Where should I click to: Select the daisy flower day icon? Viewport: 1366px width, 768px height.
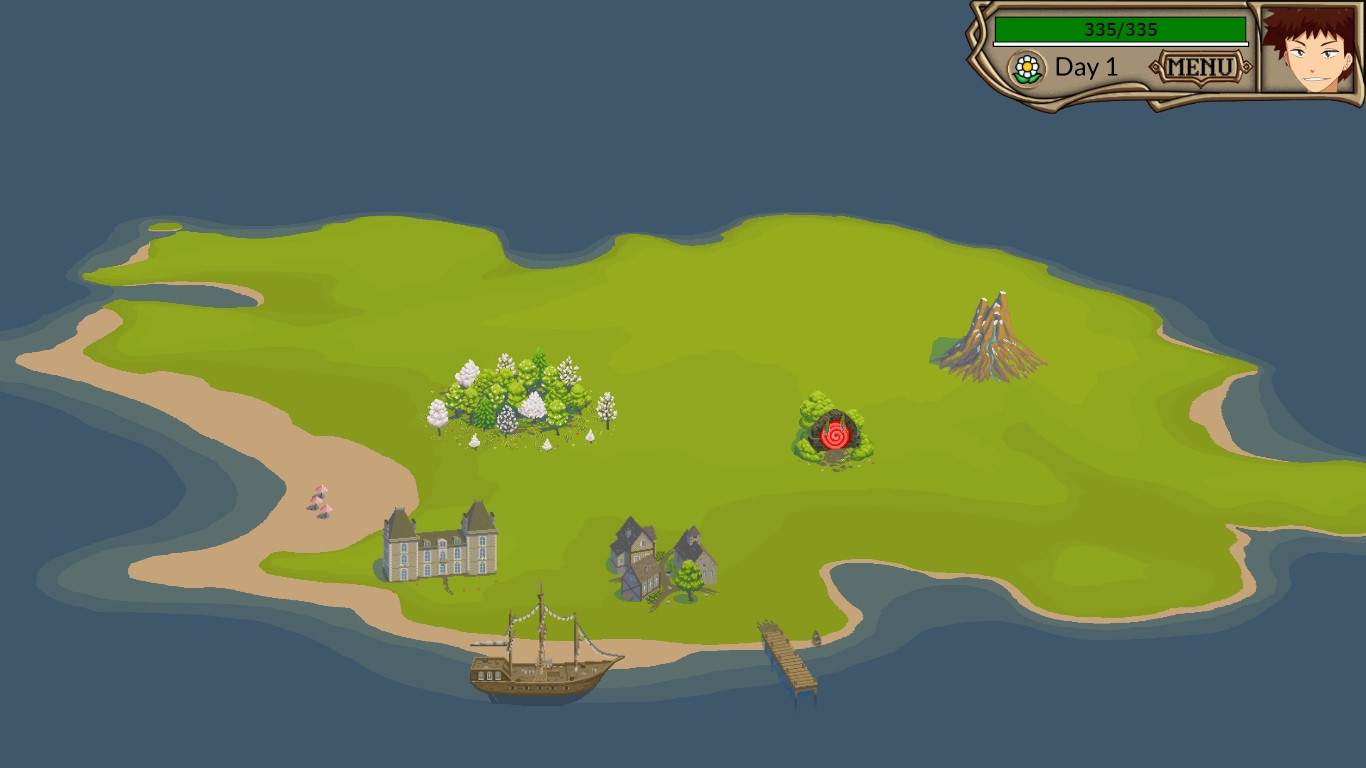1026,68
